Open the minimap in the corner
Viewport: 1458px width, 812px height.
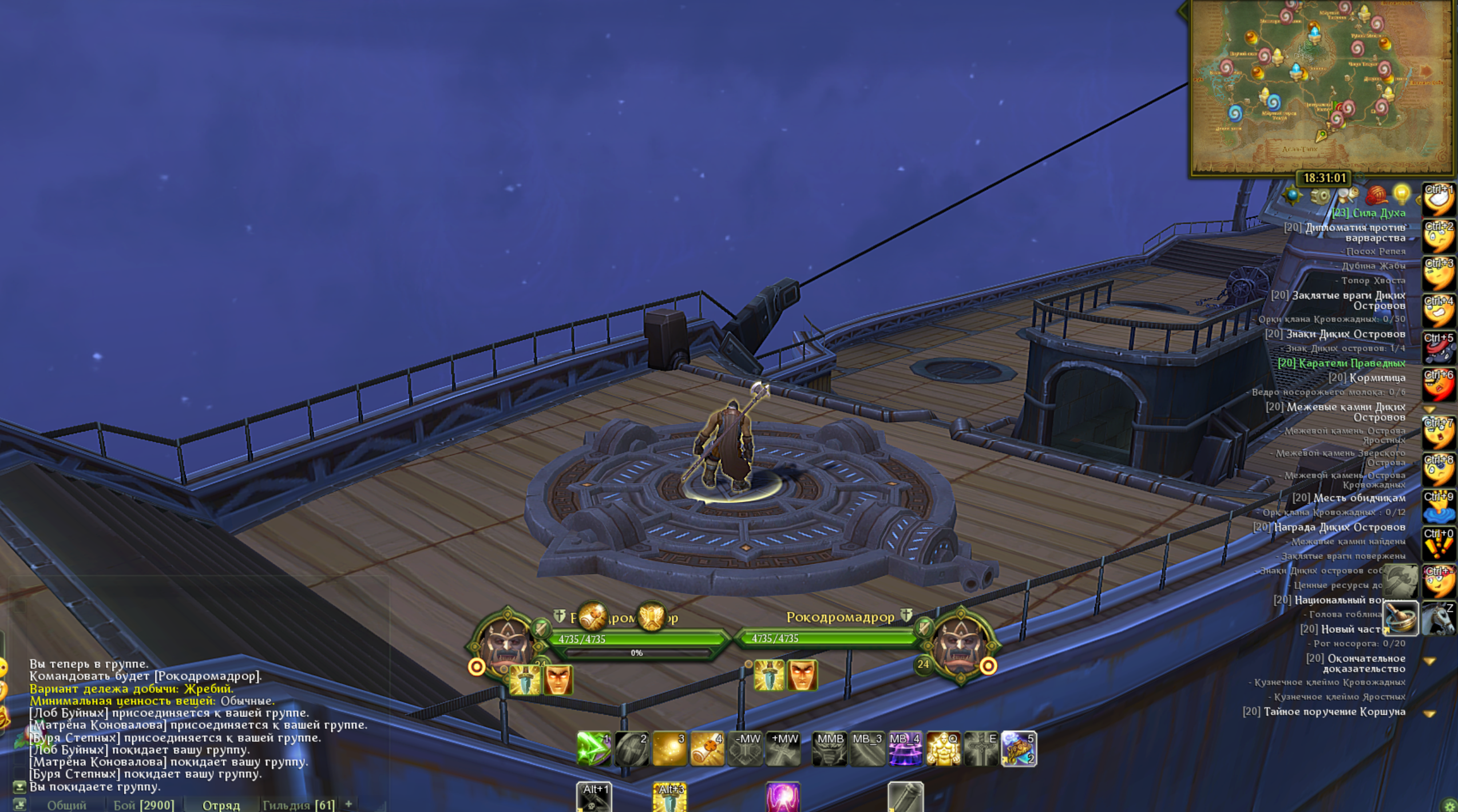[1321, 86]
